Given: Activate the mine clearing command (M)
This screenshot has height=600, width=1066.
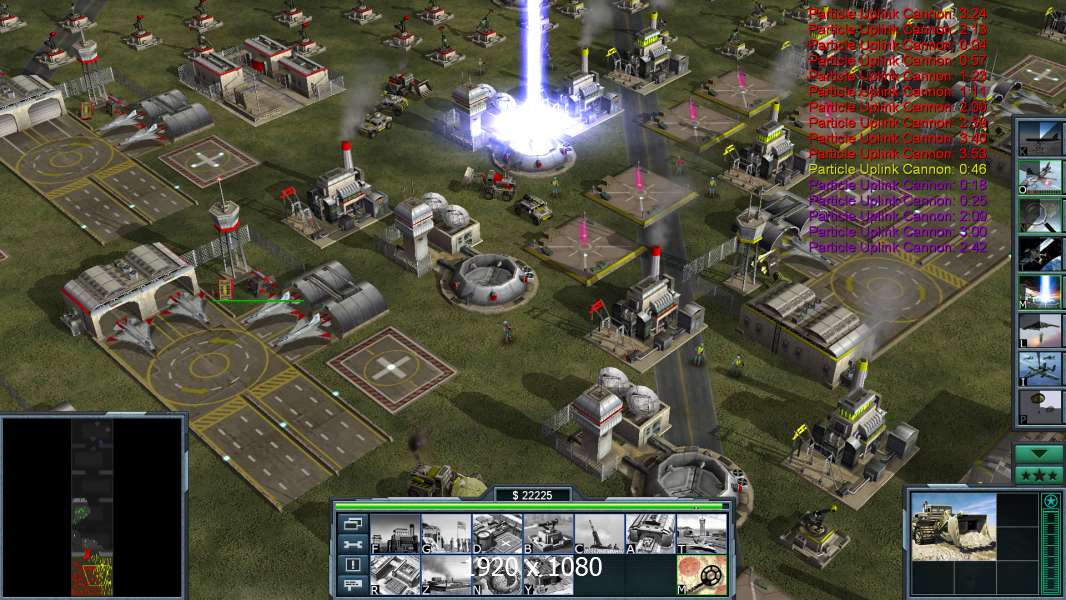Looking at the screenshot, I should coord(701,575).
